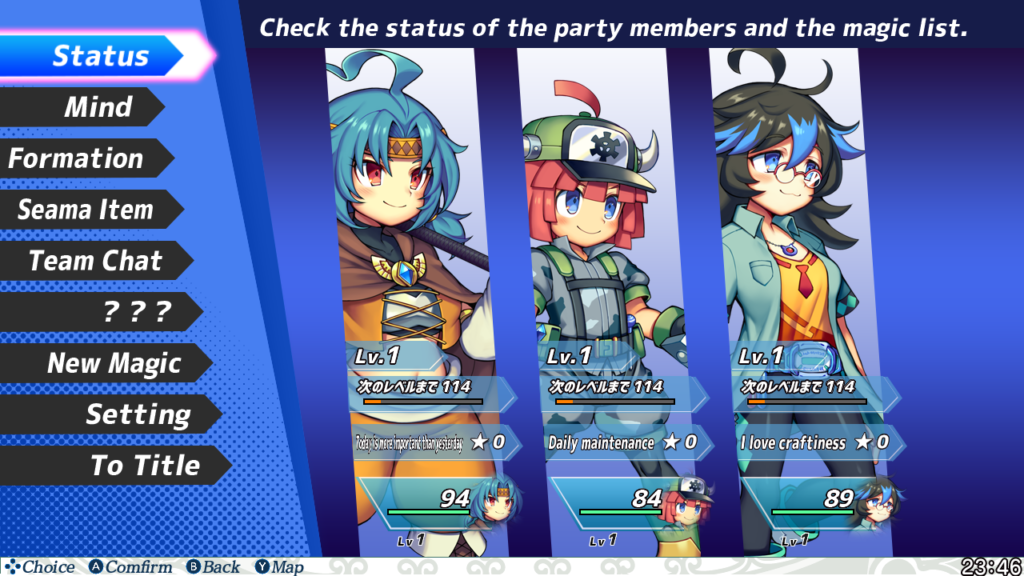Choose the Formation option

(x=76, y=158)
